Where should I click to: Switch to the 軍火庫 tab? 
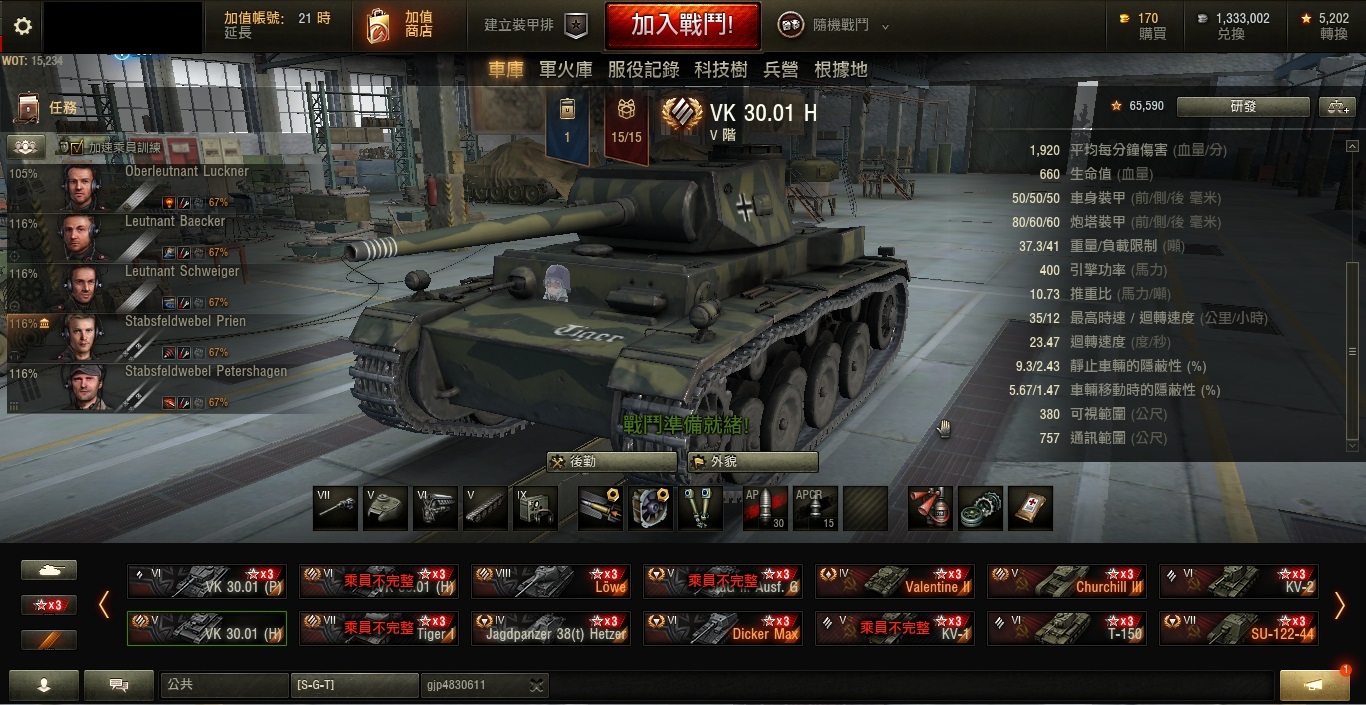tap(565, 69)
